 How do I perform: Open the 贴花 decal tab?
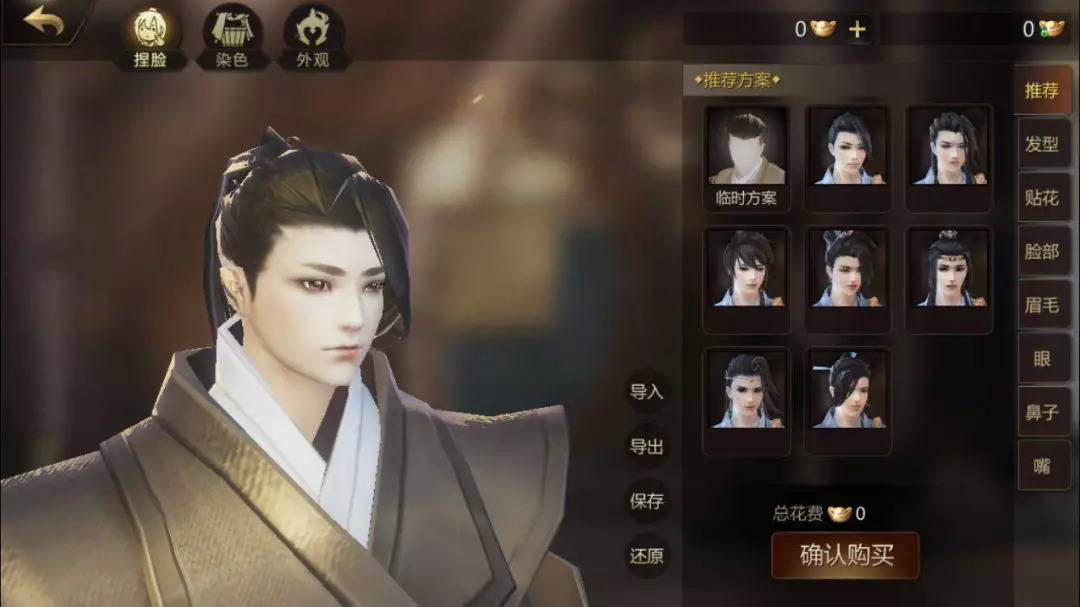coord(1042,198)
